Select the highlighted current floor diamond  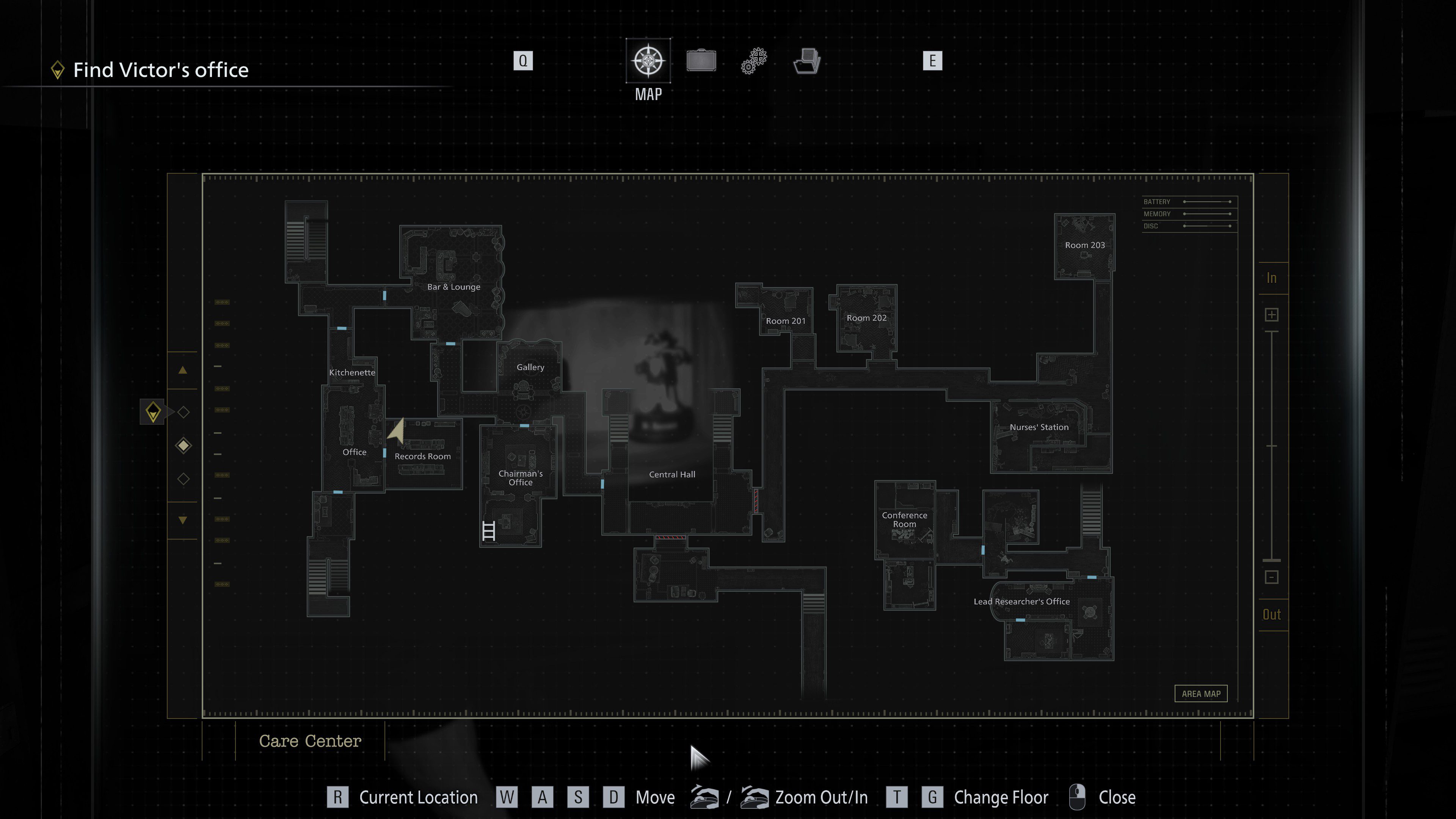[183, 445]
